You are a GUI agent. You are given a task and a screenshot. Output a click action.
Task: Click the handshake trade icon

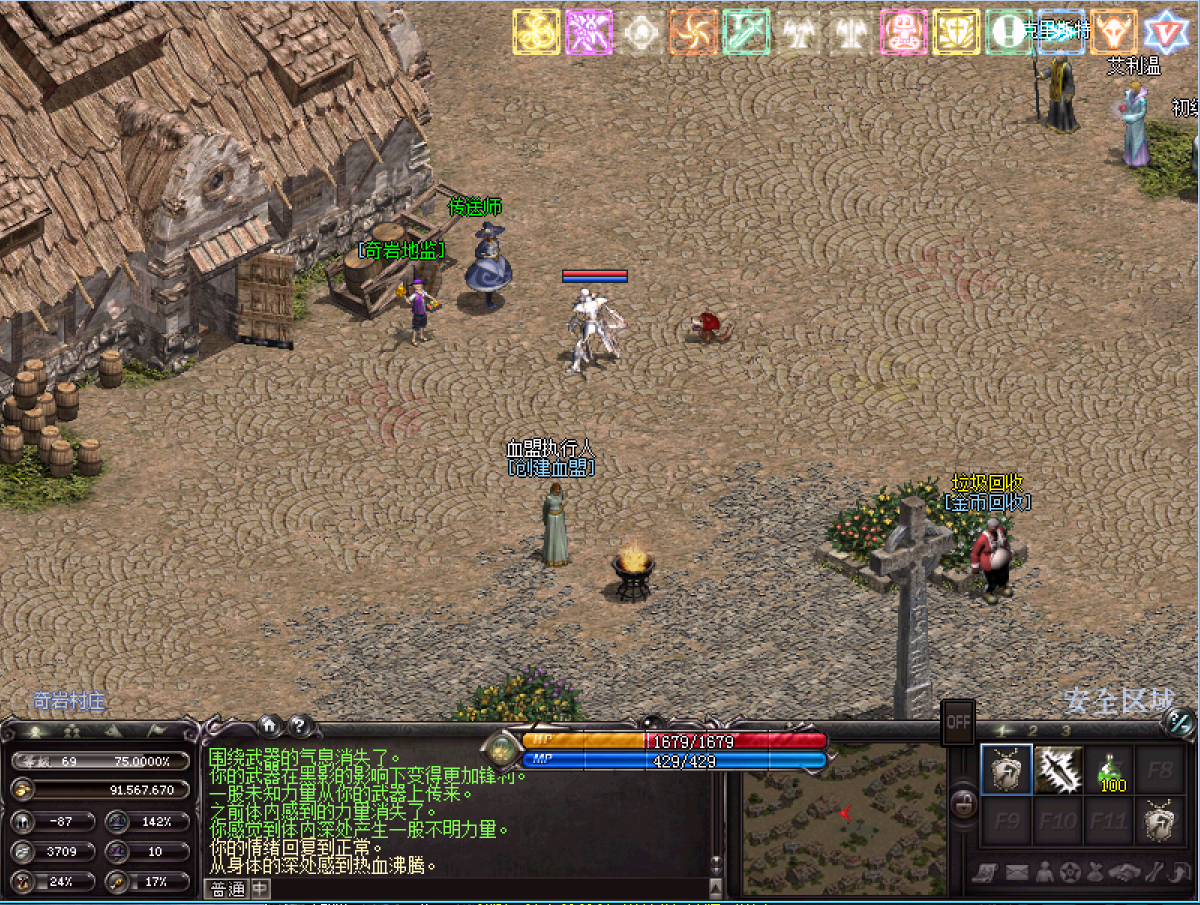(1125, 873)
